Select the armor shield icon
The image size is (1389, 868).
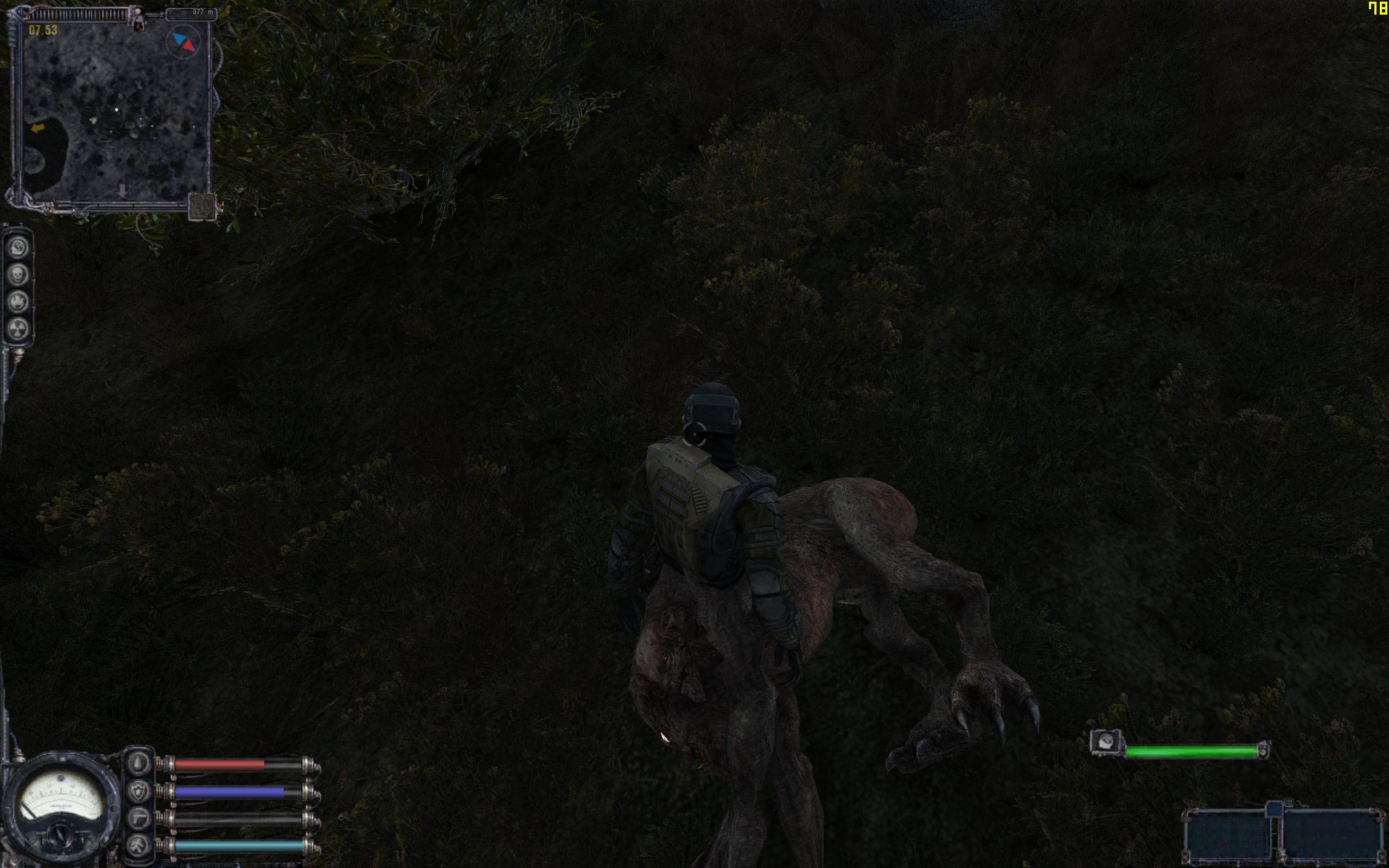tap(138, 792)
